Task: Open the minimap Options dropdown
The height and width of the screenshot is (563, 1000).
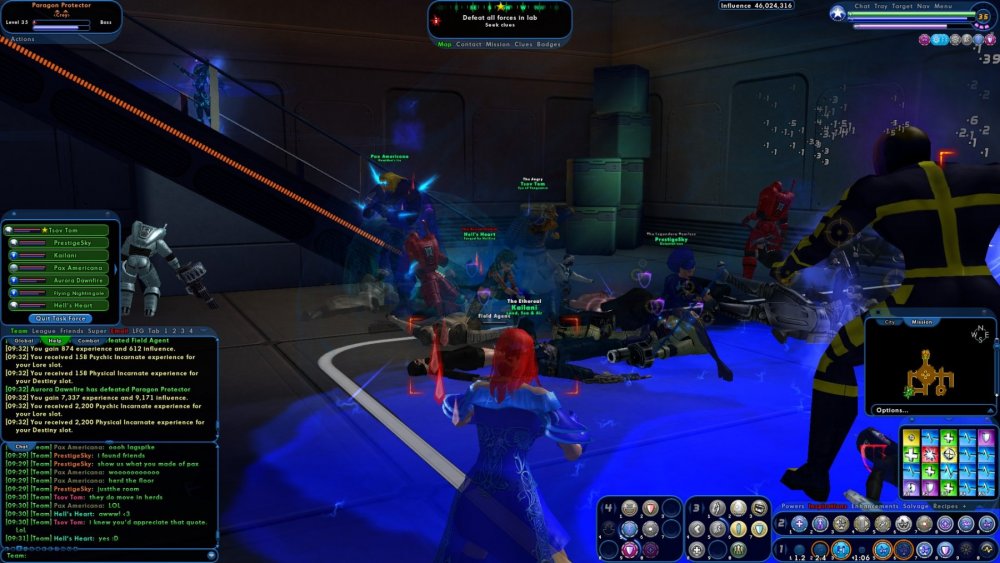Action: [892, 410]
